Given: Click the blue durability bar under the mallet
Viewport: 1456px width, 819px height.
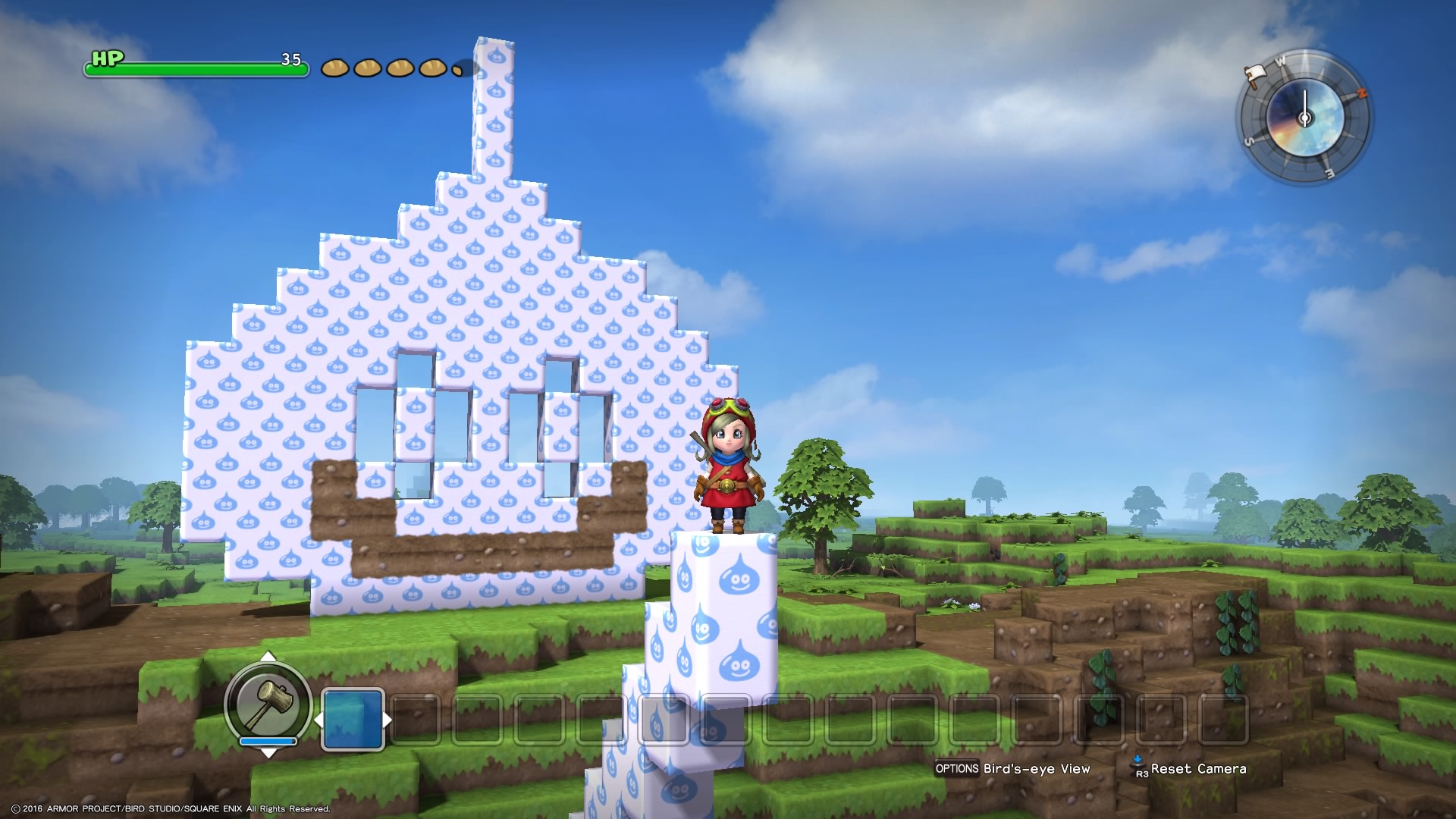Looking at the screenshot, I should pyautogui.click(x=268, y=741).
